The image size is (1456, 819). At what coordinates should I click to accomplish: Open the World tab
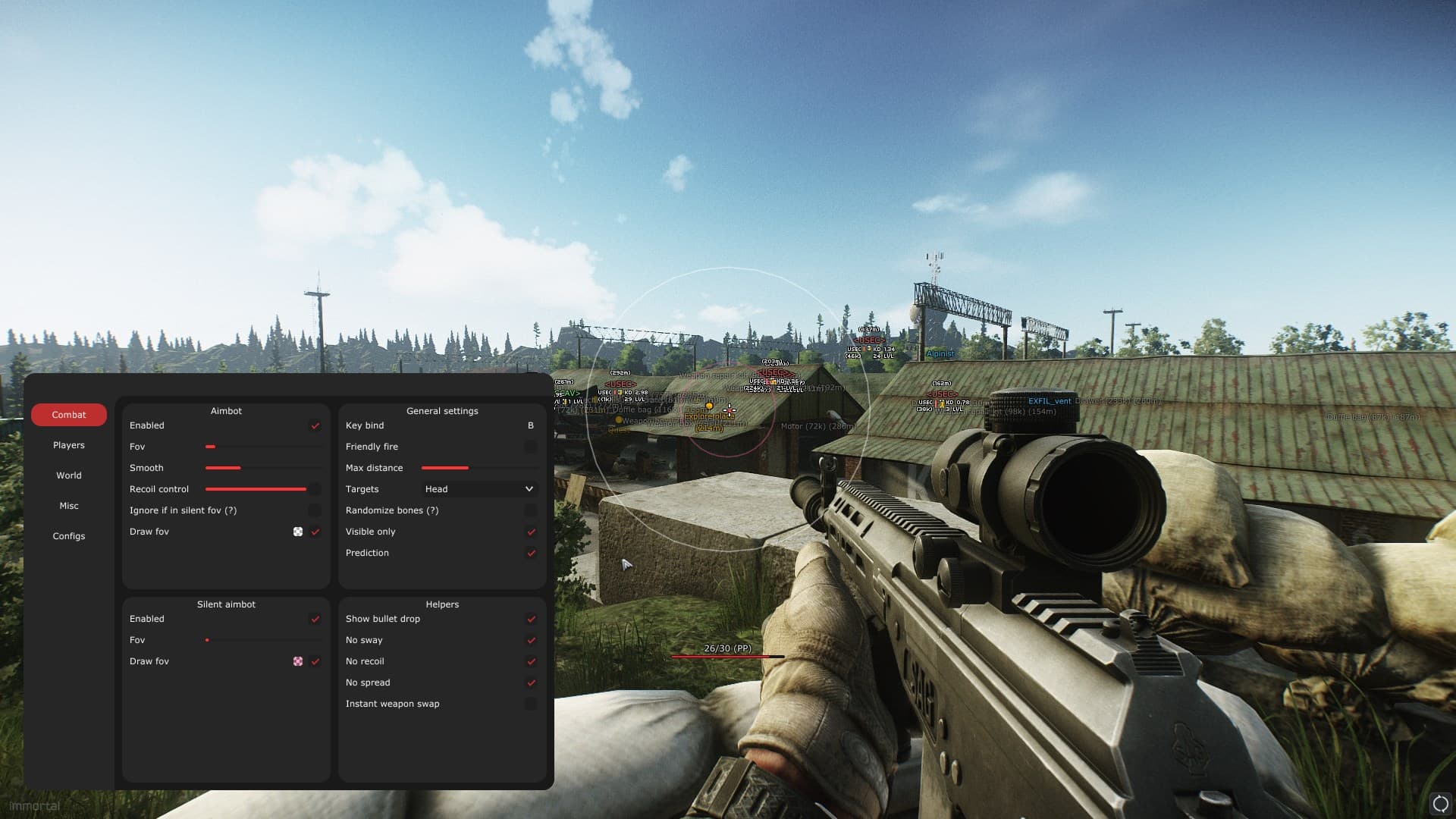point(68,475)
